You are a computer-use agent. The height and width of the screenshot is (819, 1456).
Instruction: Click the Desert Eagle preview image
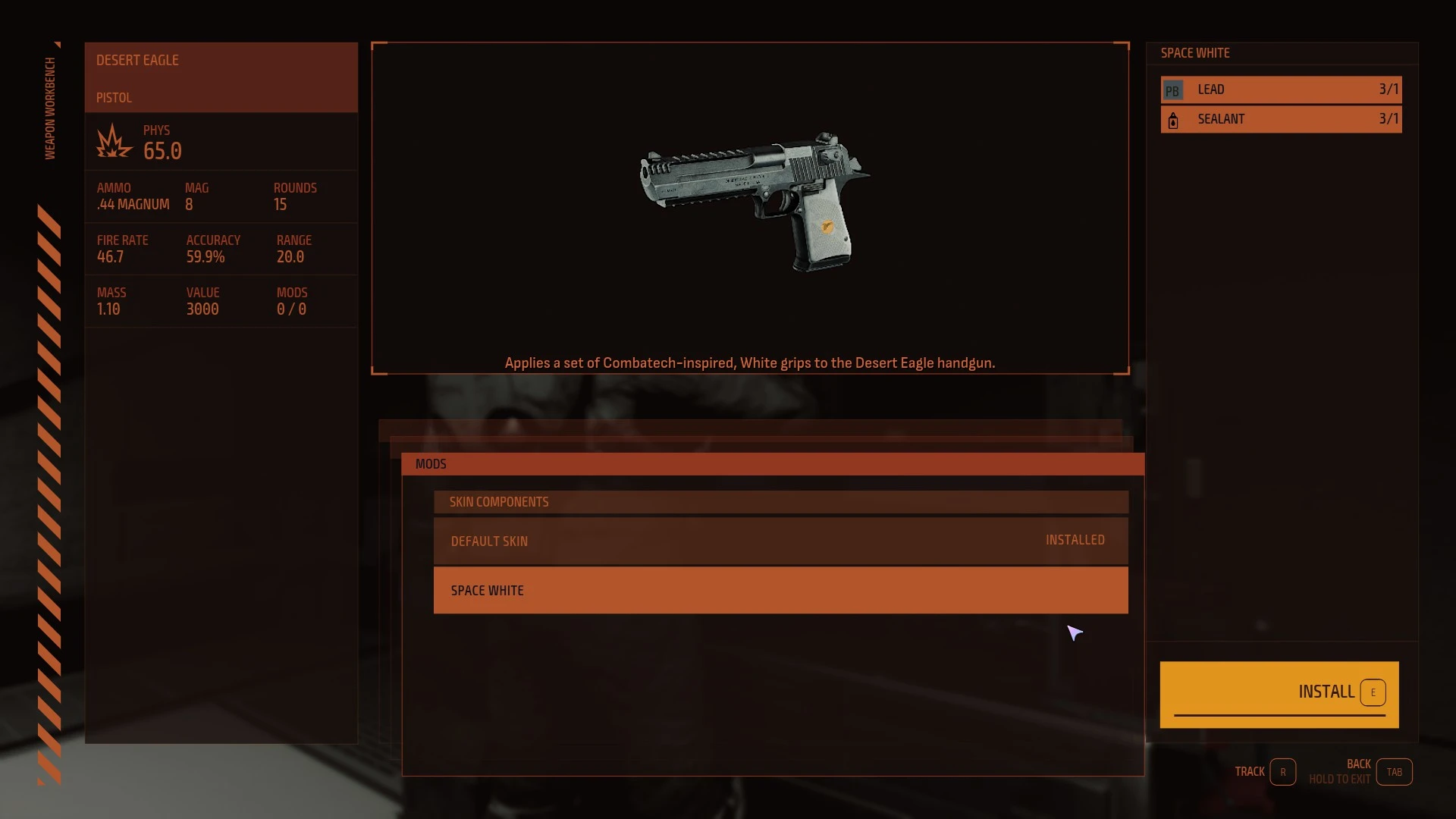click(754, 202)
